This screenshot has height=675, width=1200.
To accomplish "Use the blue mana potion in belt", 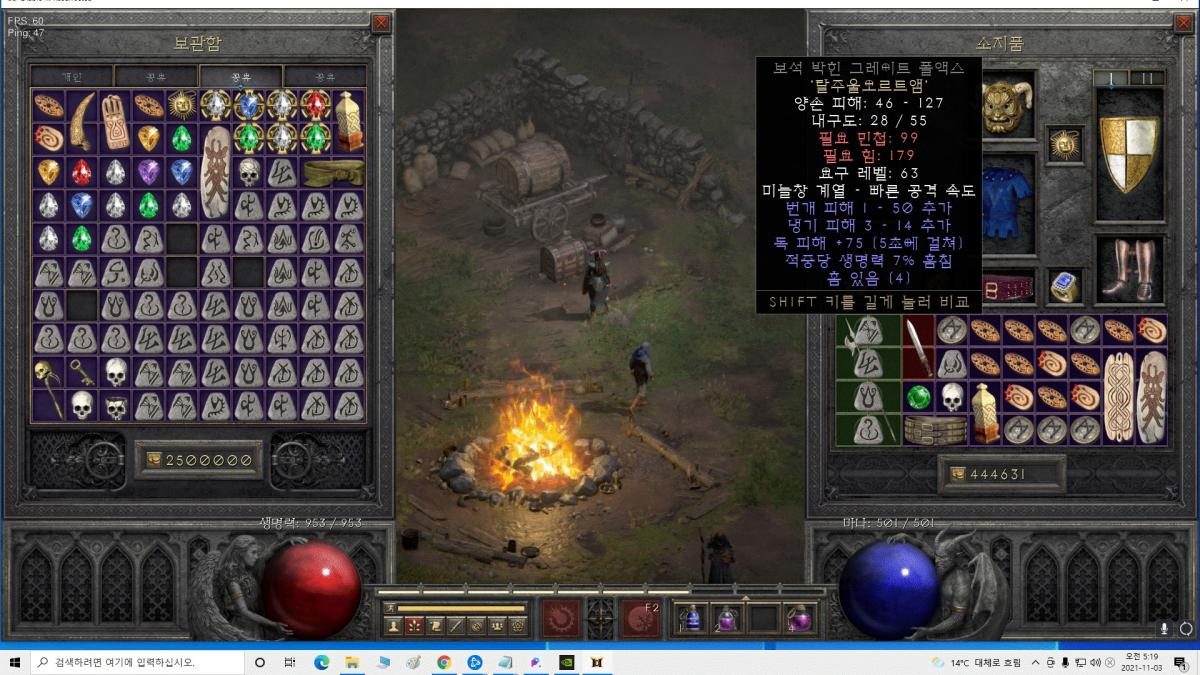I will click(693, 618).
